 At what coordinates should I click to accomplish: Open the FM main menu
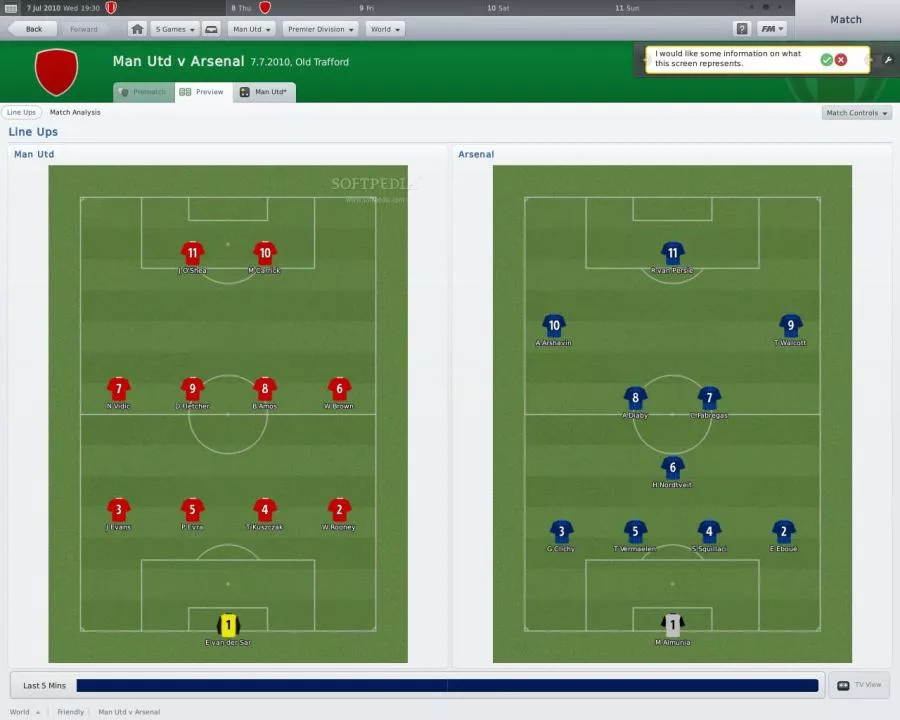[771, 29]
